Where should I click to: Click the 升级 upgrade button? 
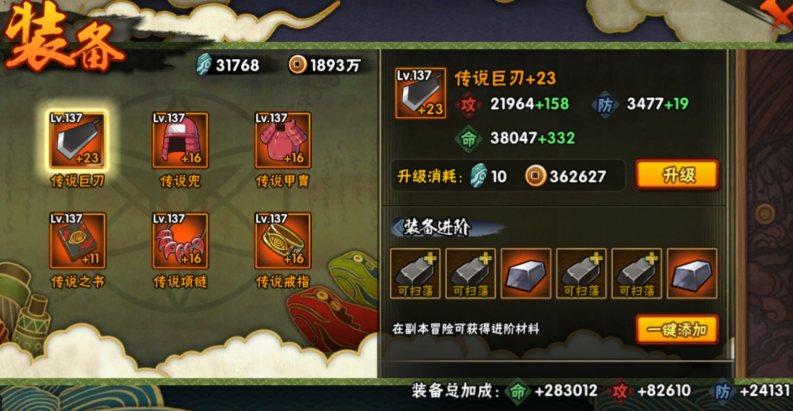pos(677,175)
